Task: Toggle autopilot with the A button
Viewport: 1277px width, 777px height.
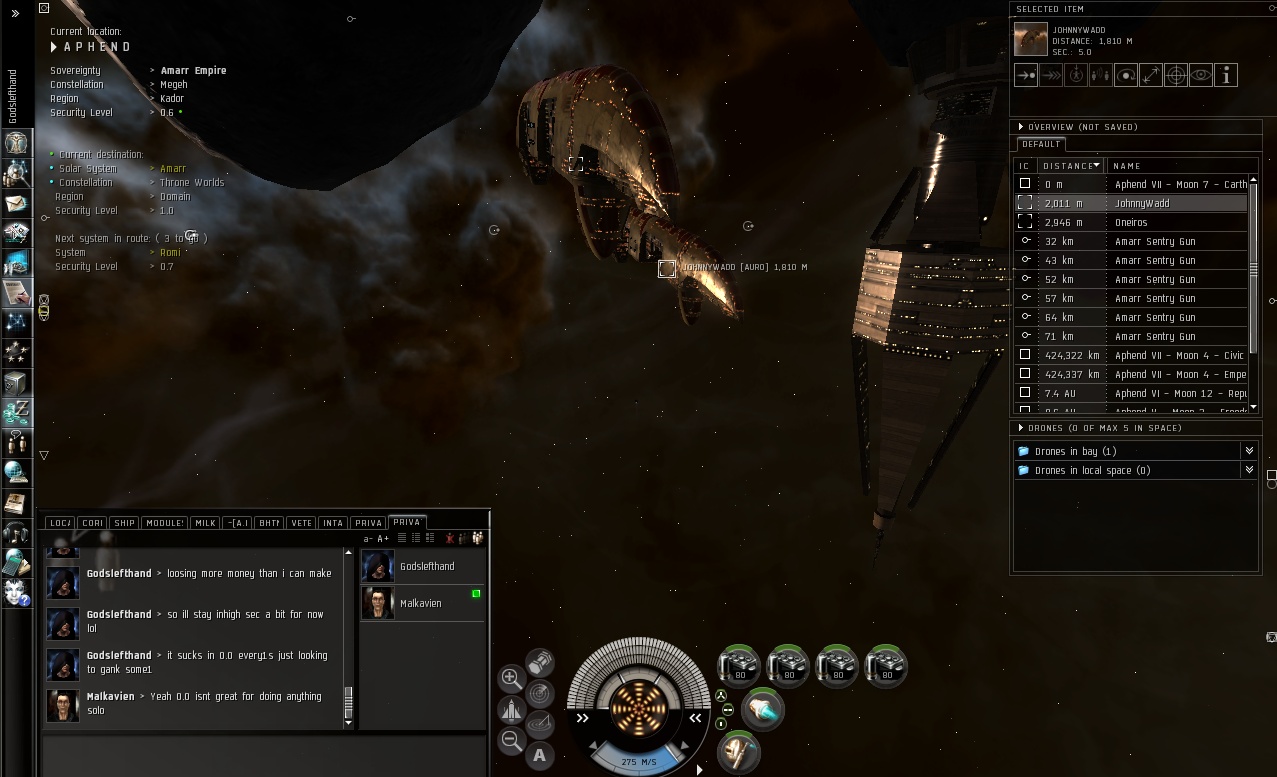Action: coord(540,755)
